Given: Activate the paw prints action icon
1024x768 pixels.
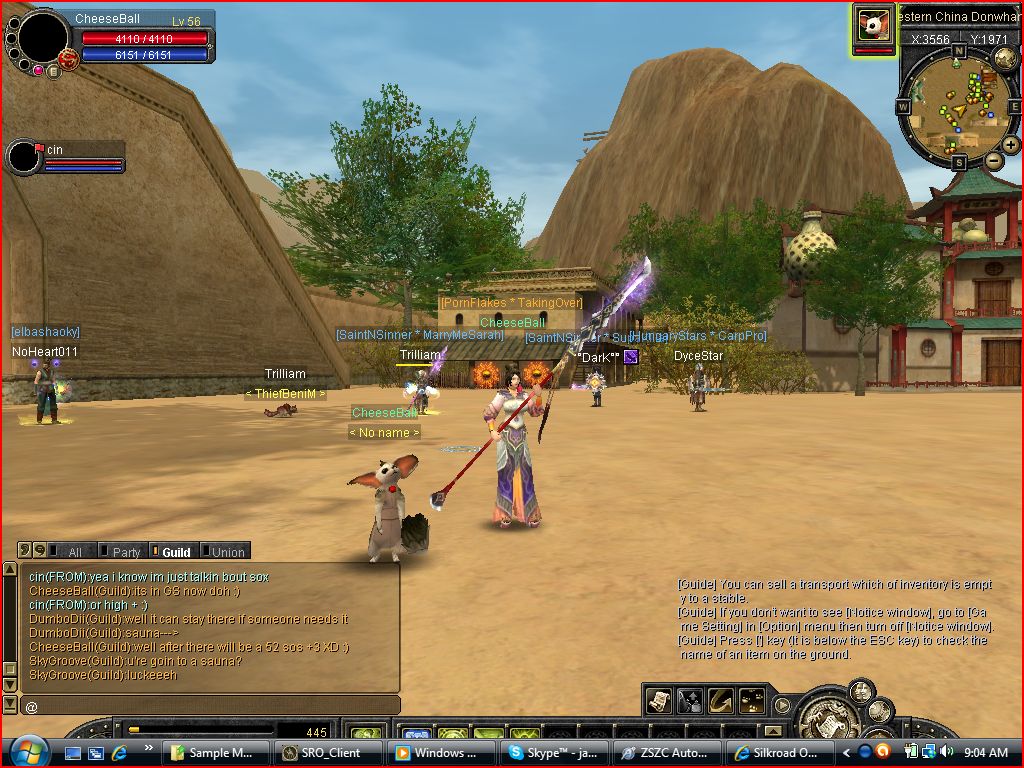Looking at the screenshot, I should pos(752,701).
